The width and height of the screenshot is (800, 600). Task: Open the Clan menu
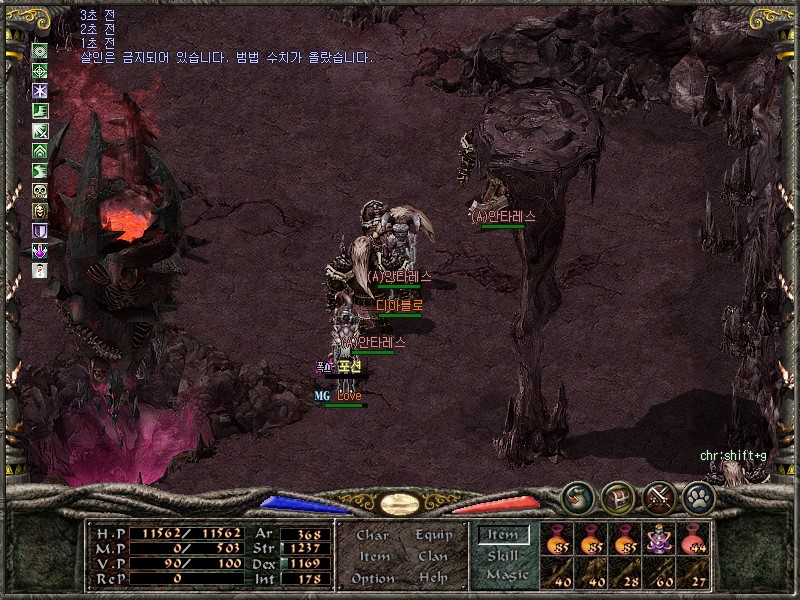point(433,556)
